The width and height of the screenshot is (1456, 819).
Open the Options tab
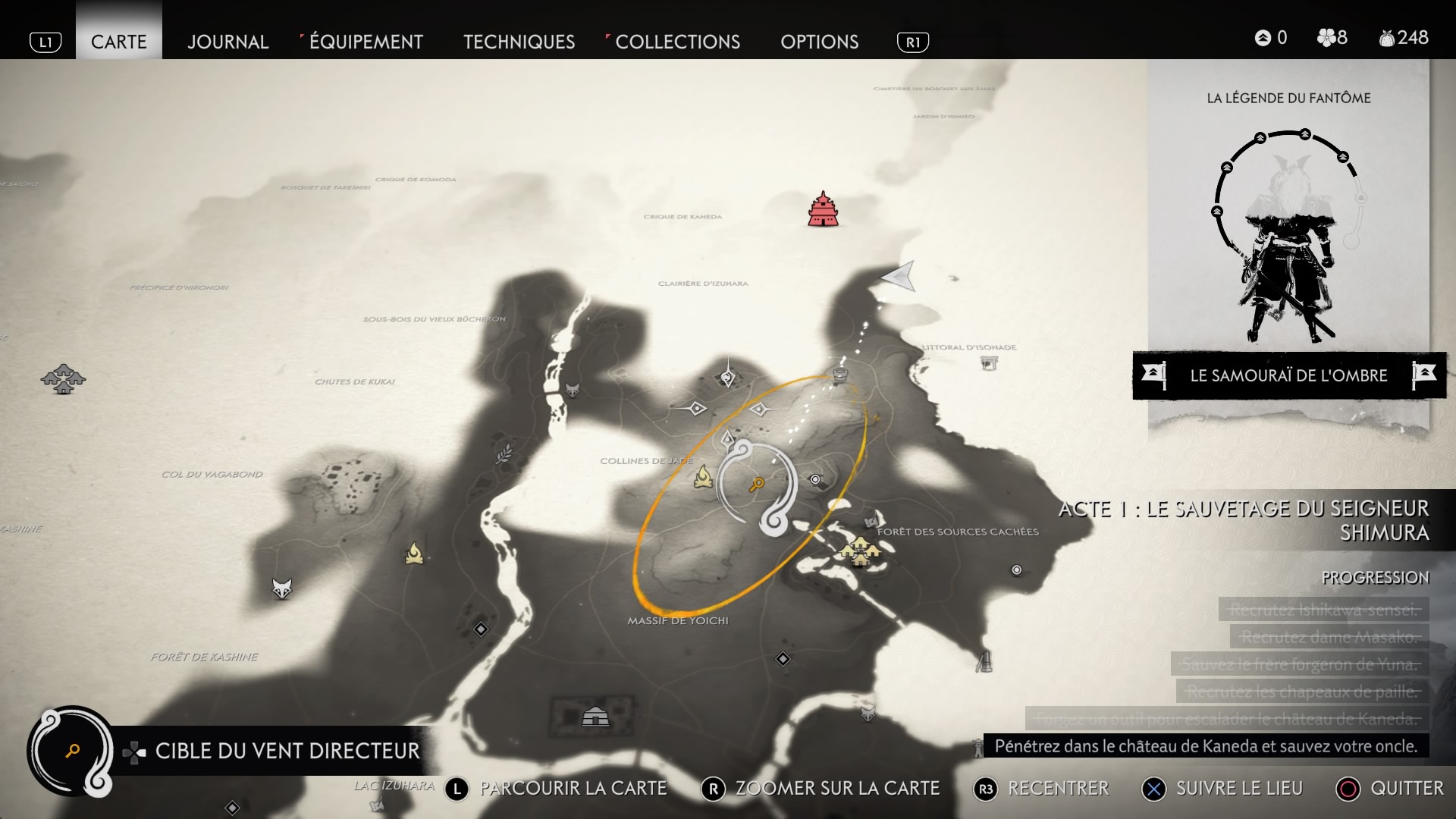[819, 42]
